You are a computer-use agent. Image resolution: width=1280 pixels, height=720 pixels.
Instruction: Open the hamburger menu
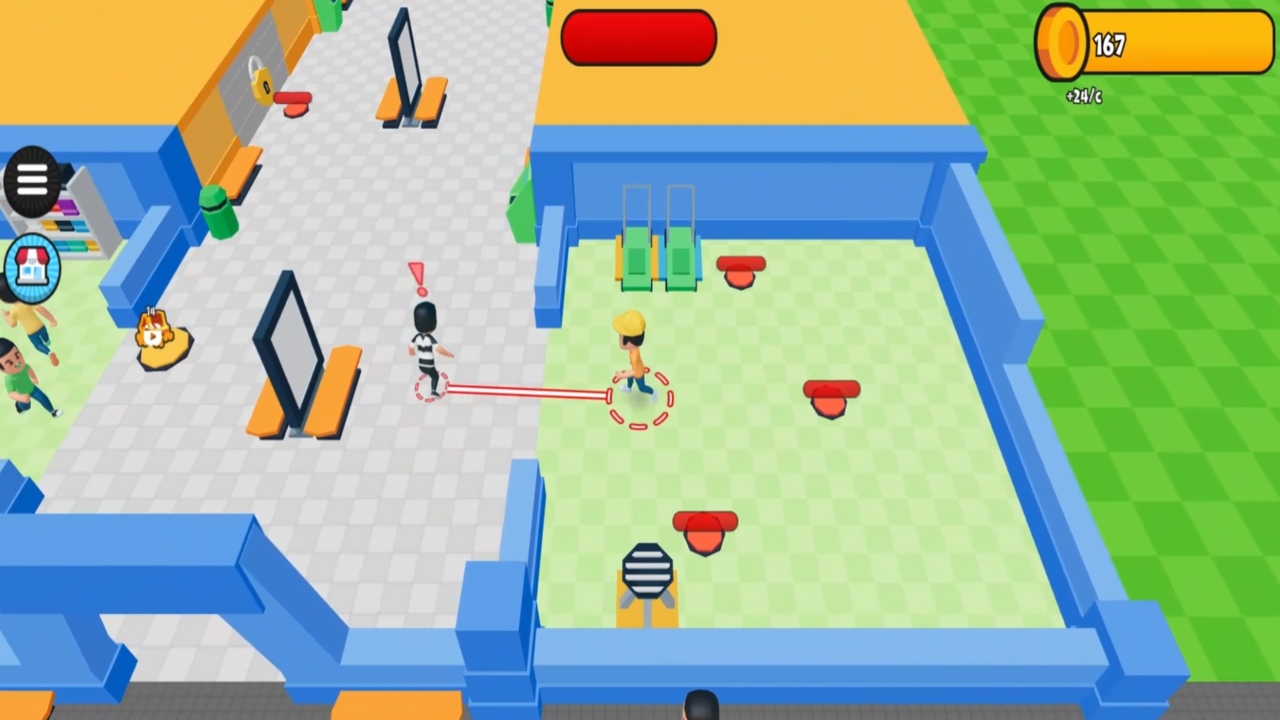[x=30, y=178]
